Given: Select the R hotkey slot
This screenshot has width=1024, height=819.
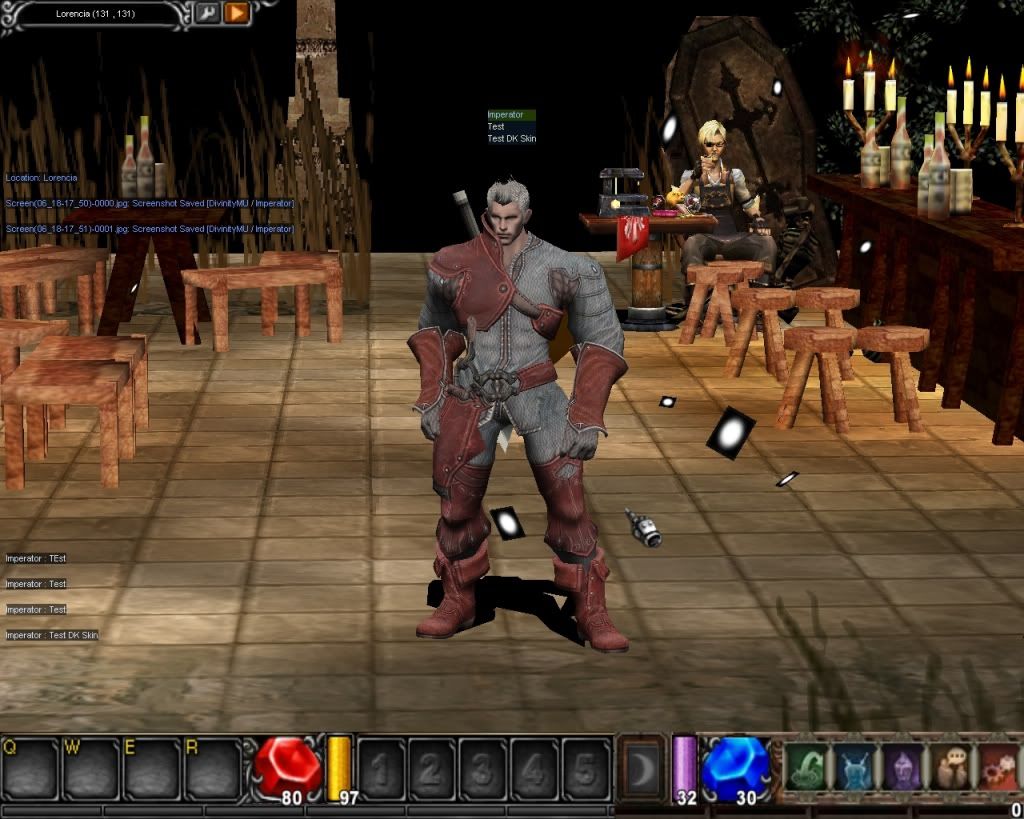Looking at the screenshot, I should tap(213, 770).
